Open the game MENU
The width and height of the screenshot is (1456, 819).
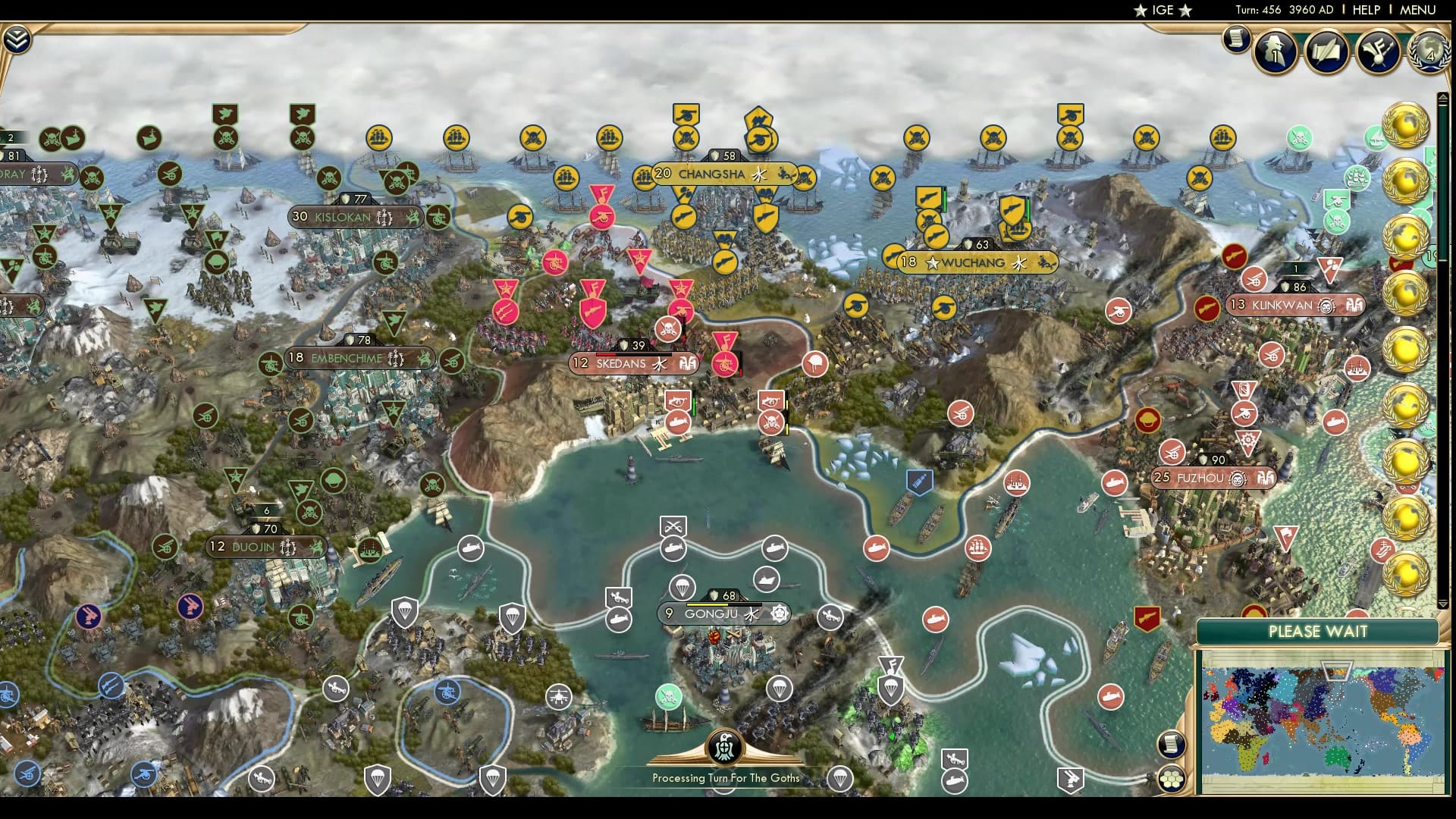1417,10
